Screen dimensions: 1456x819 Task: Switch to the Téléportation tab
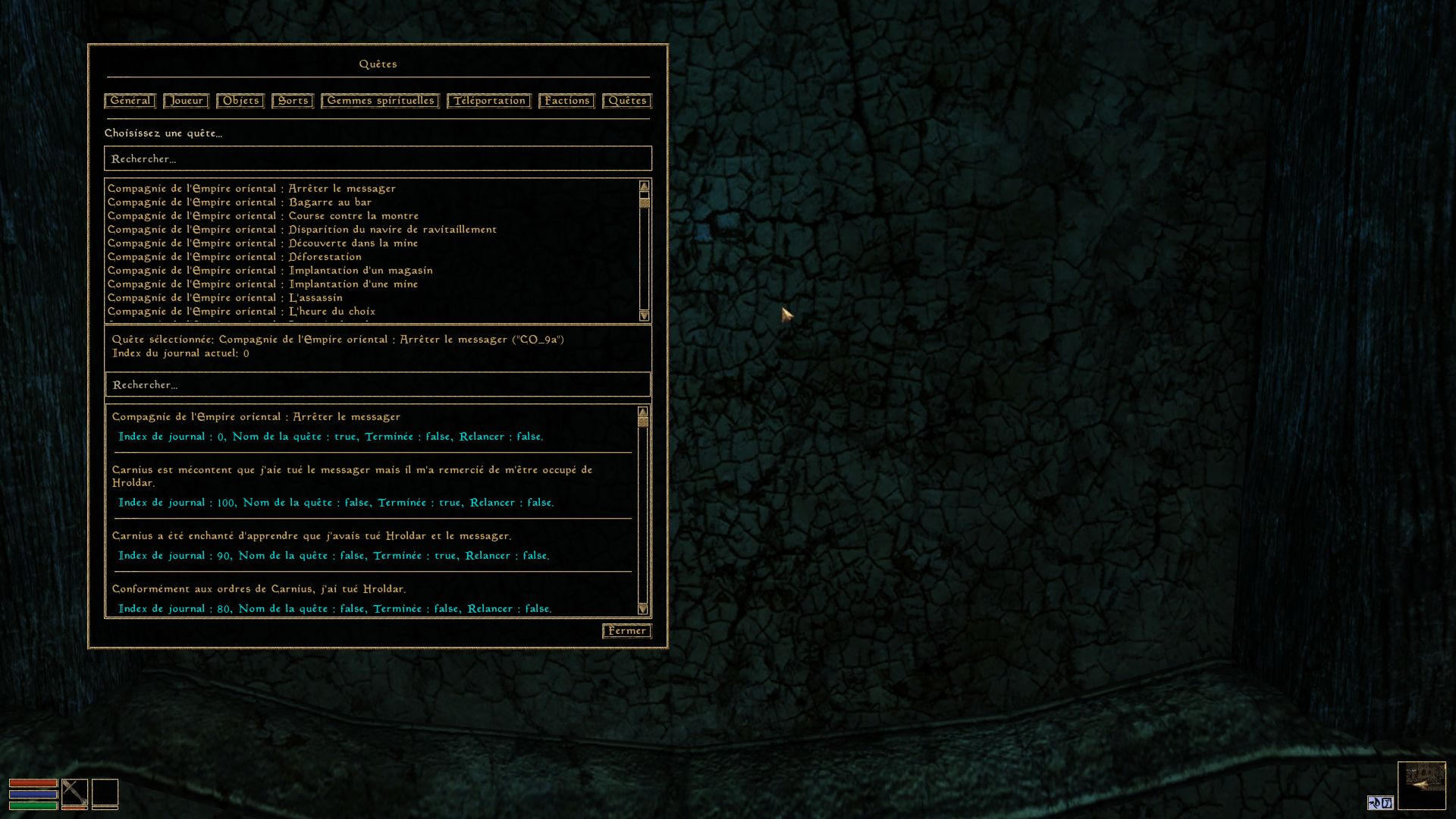[x=489, y=101]
